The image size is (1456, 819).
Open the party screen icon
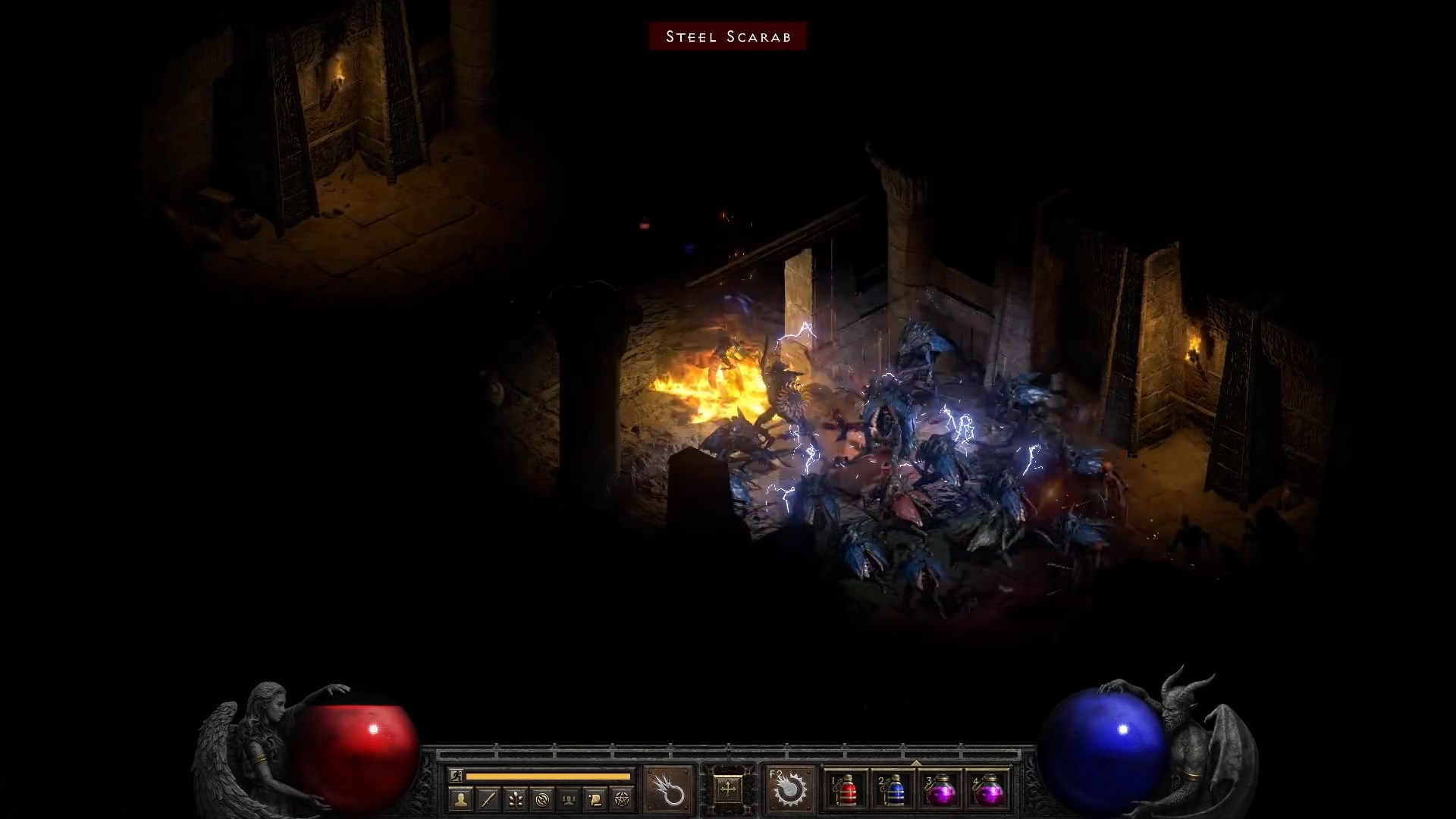(568, 799)
